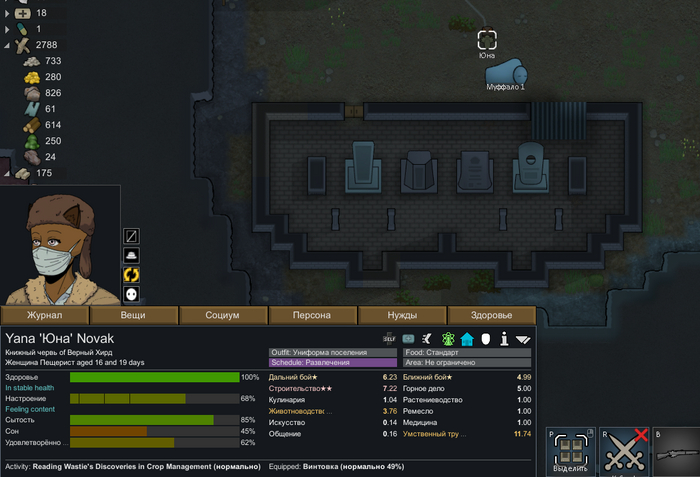Change the Schedule assignment

333,363
